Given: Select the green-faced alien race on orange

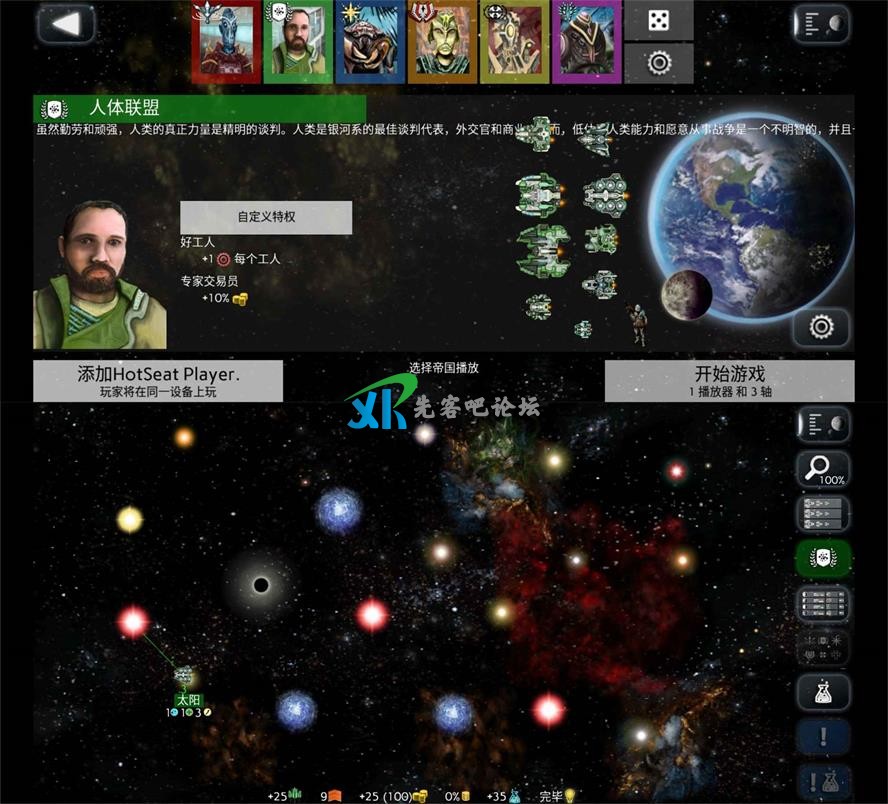Looking at the screenshot, I should click(442, 42).
